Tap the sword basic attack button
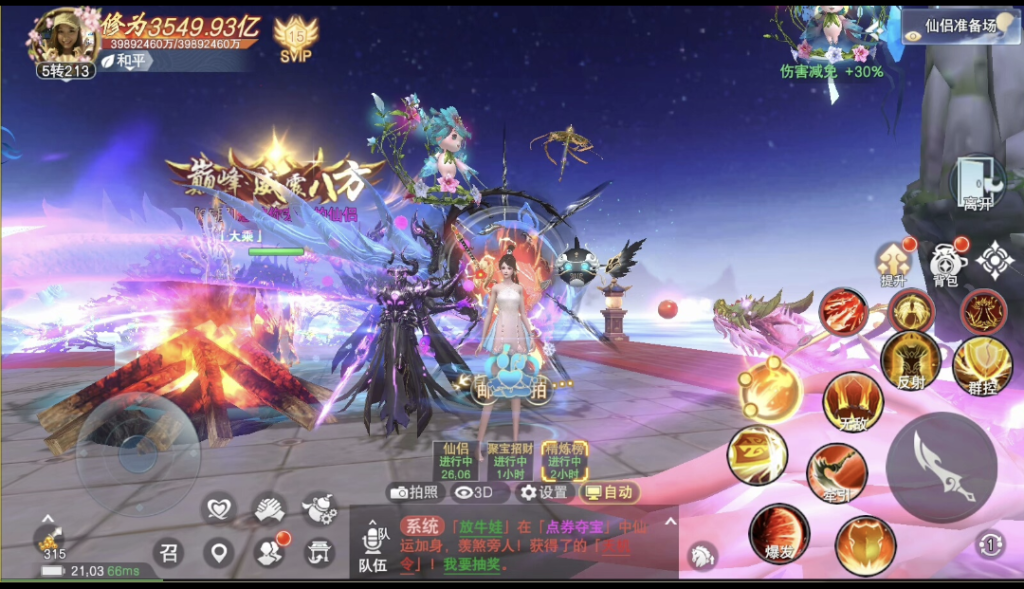Screen dimensions: 1024x589 [x=941, y=468]
